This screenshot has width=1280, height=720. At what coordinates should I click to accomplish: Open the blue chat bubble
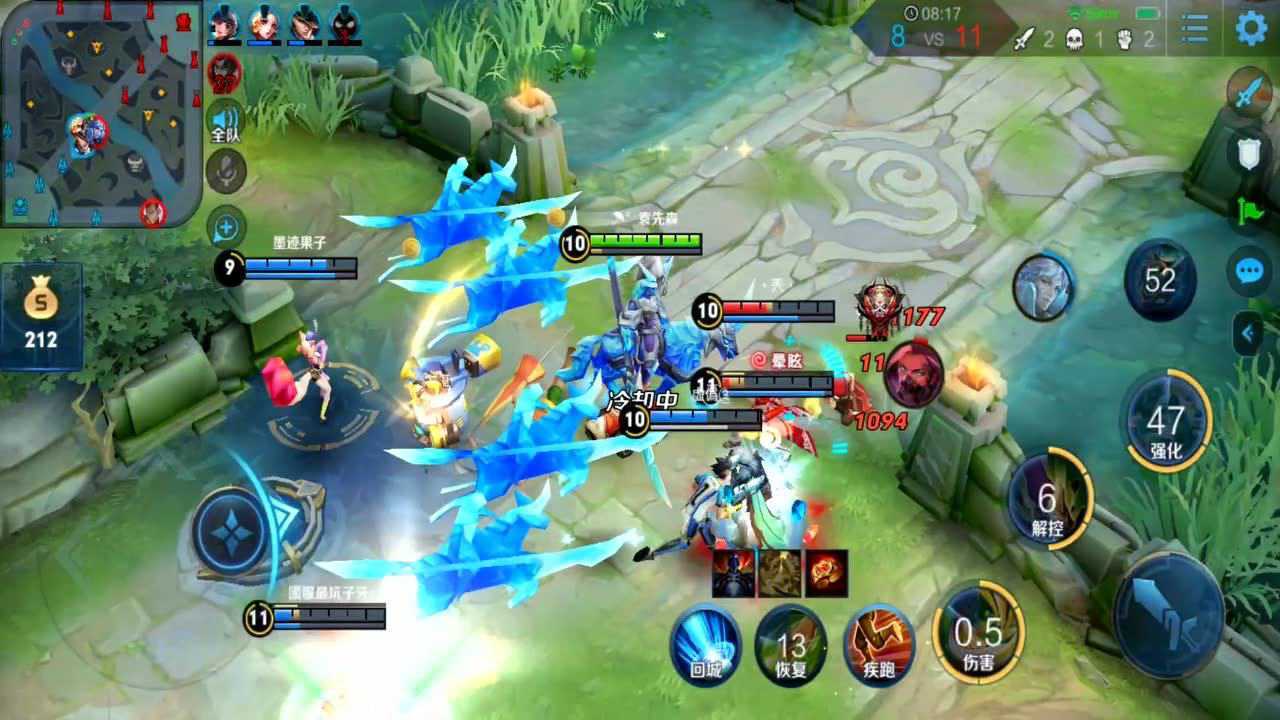[1250, 270]
